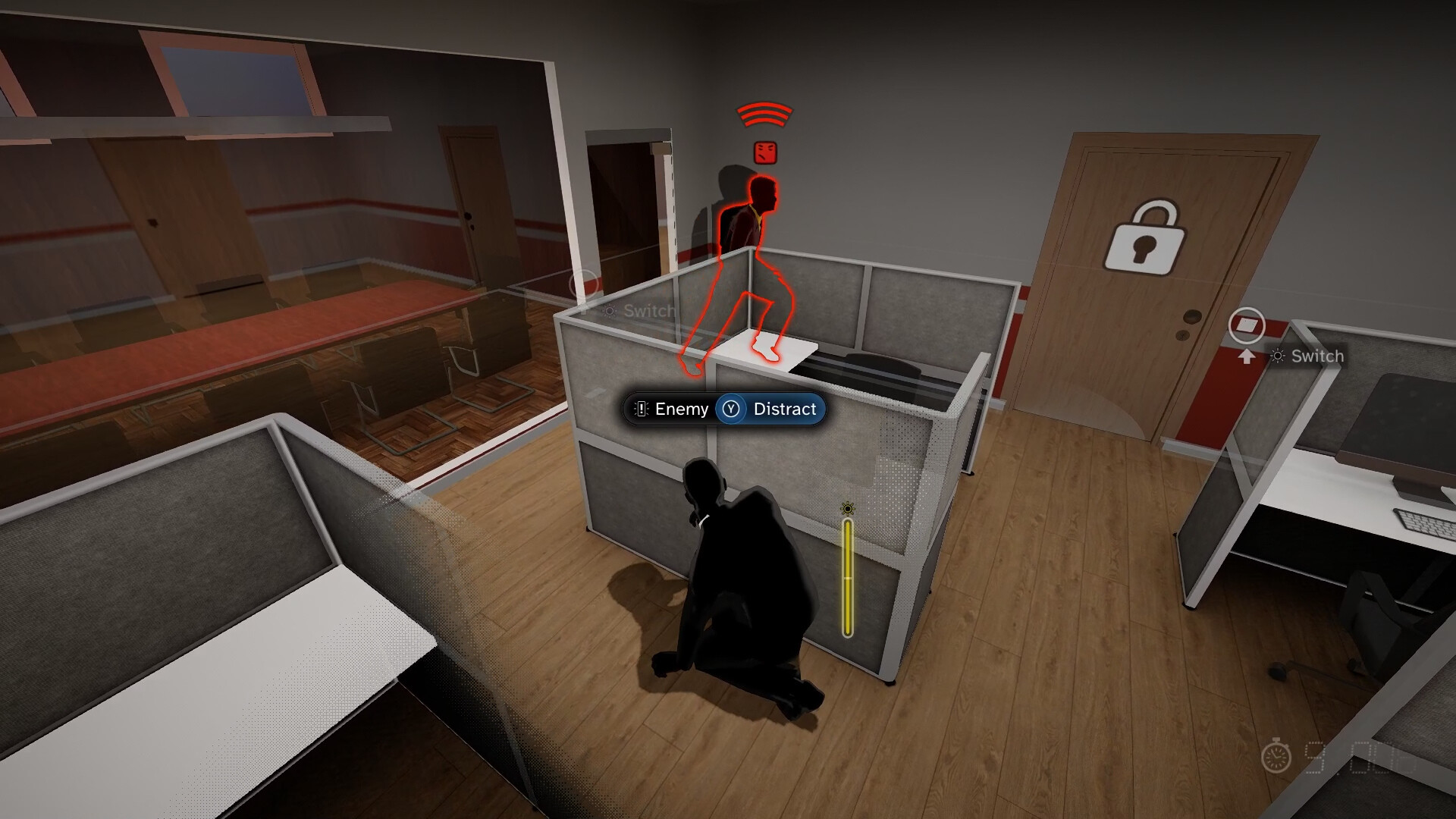The height and width of the screenshot is (819, 1456).
Task: Click the circled light switch marker near the door
Action: coord(1248,324)
